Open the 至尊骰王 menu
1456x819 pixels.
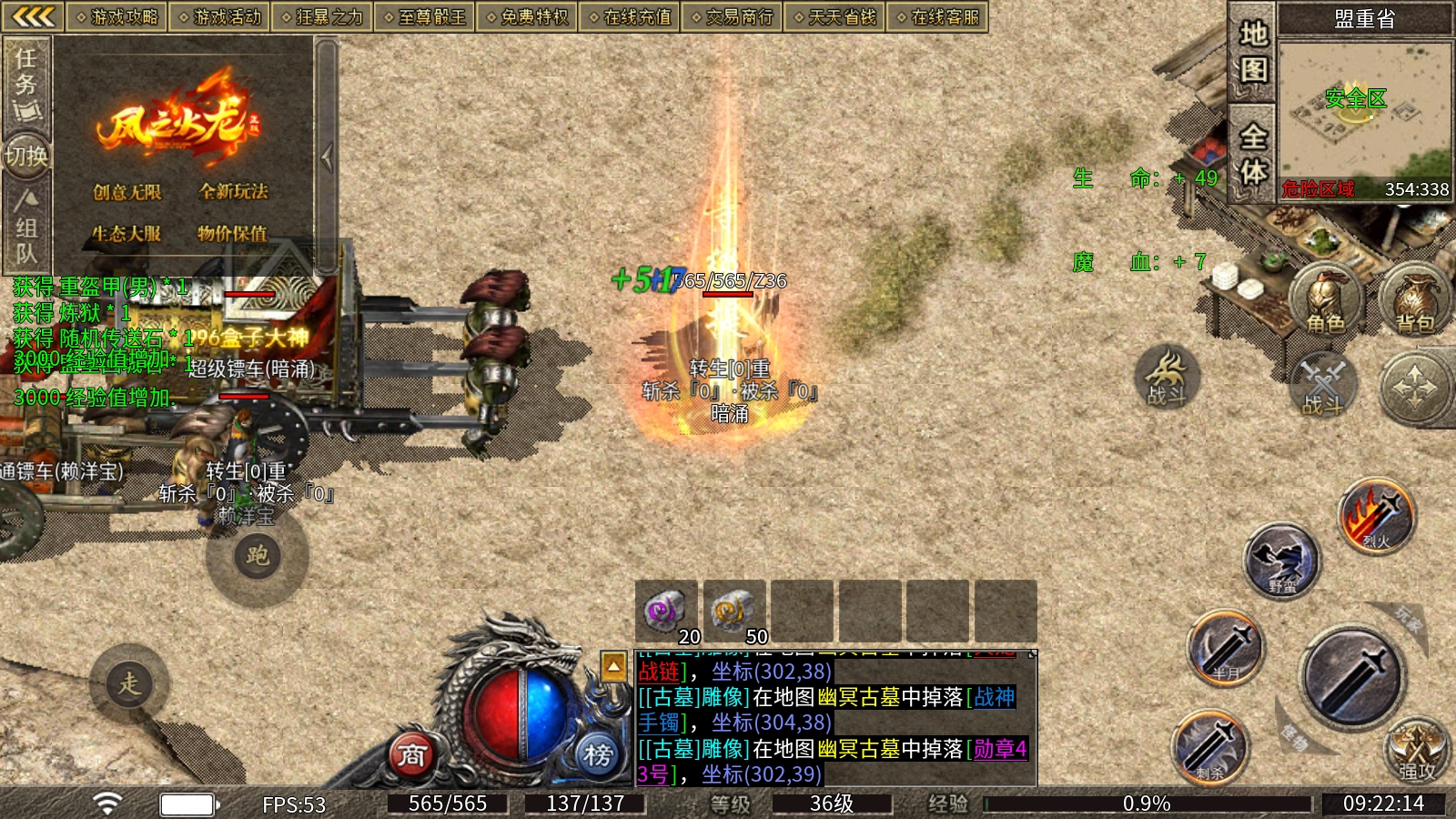coord(424,16)
